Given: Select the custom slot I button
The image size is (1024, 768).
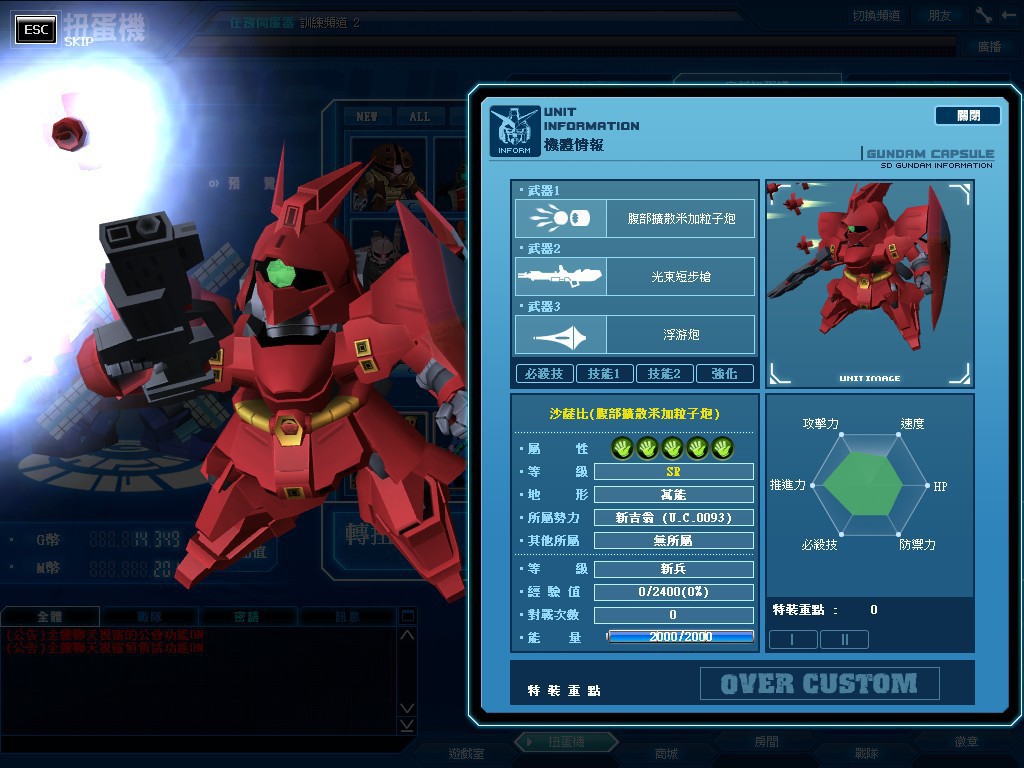Looking at the screenshot, I should (x=793, y=639).
